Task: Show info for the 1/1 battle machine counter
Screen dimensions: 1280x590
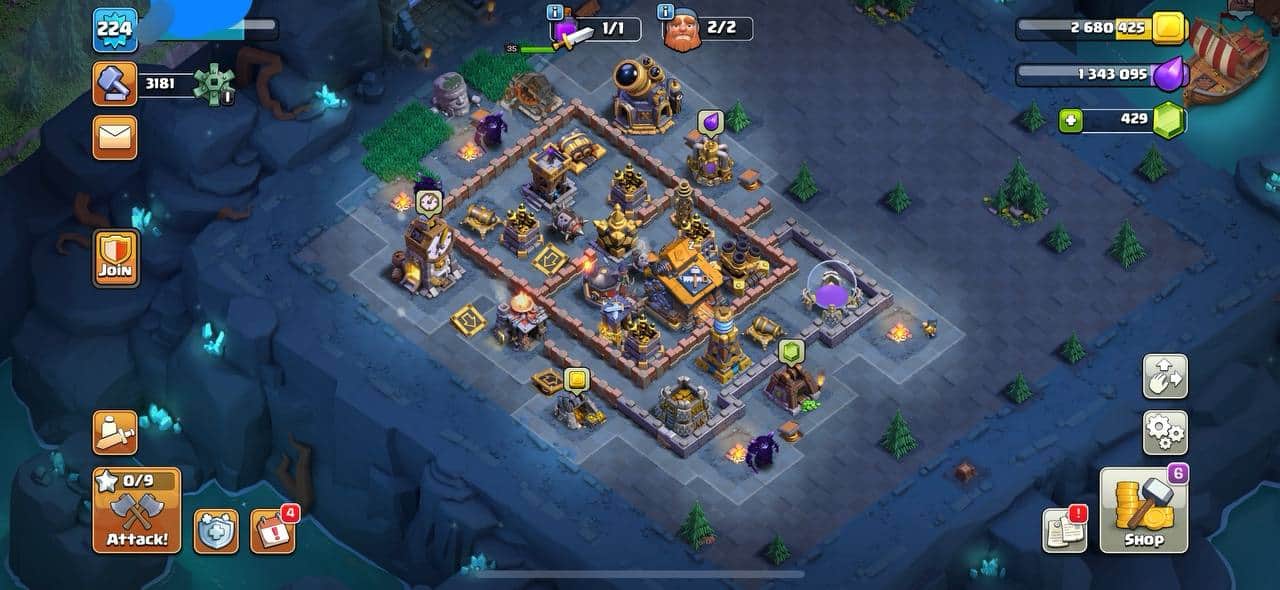Action: 555,12
